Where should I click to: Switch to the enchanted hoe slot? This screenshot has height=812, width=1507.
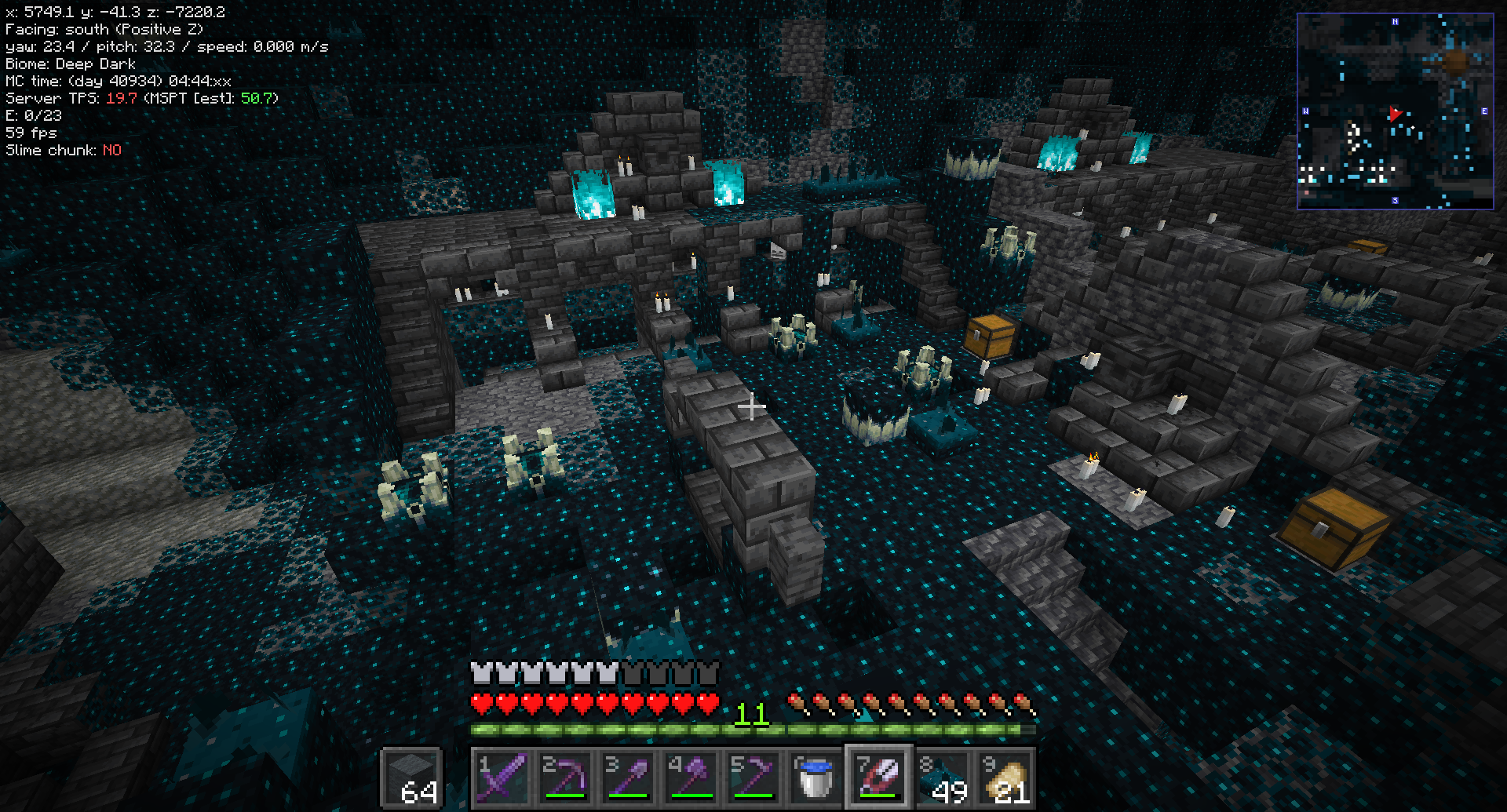753,777
